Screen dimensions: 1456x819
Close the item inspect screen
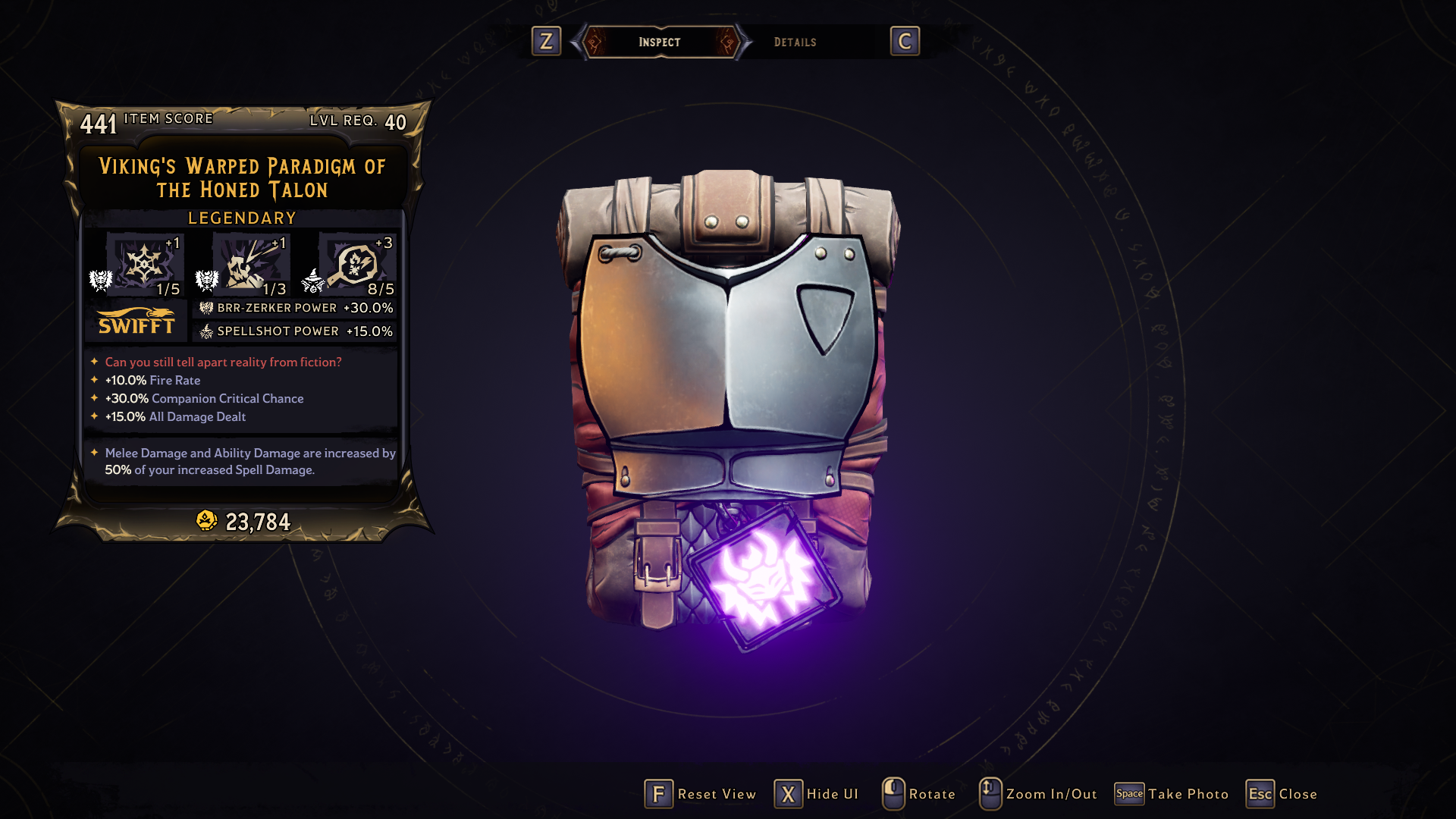(x=1282, y=794)
